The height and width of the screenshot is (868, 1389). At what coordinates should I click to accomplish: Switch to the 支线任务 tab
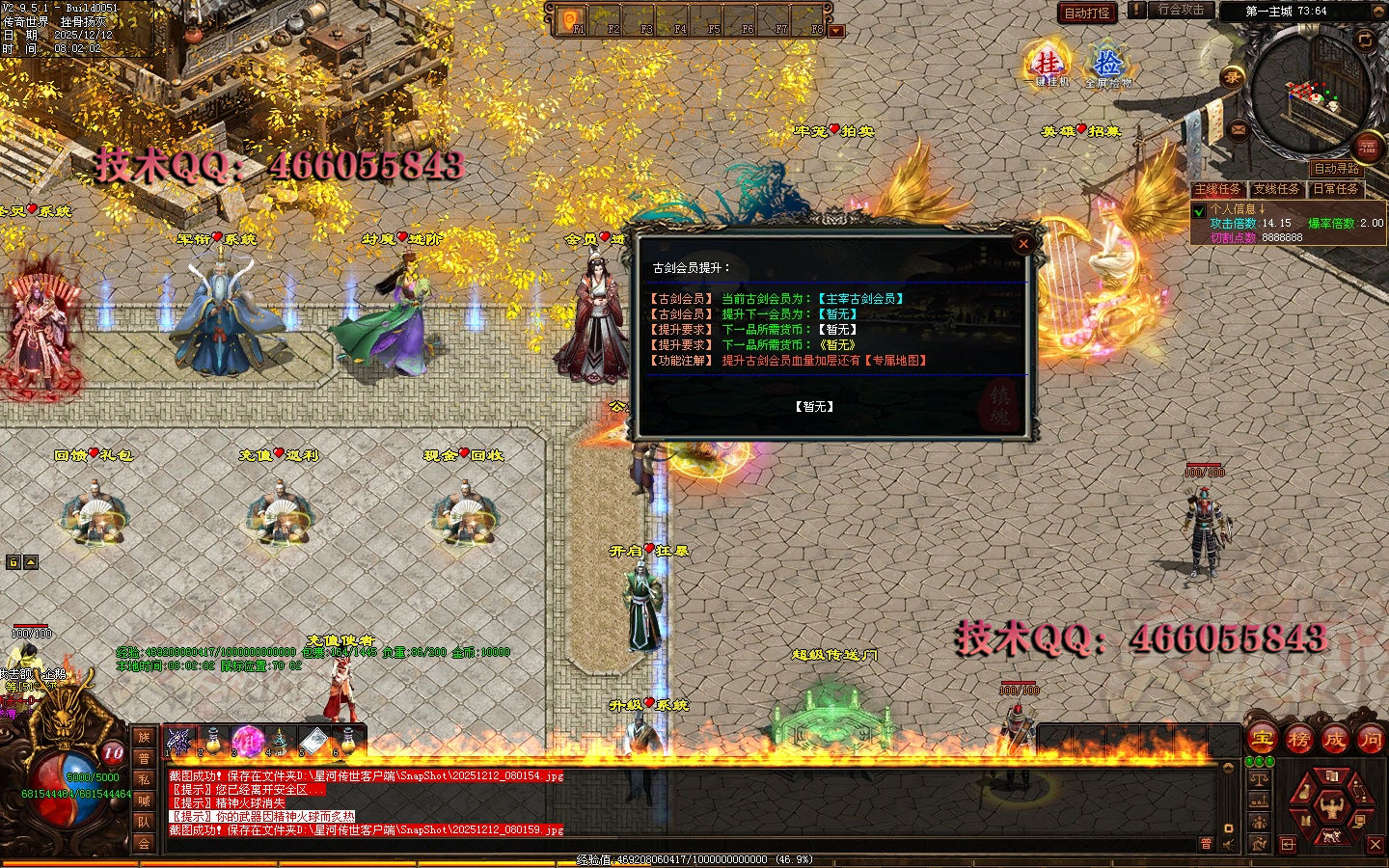(1276, 189)
